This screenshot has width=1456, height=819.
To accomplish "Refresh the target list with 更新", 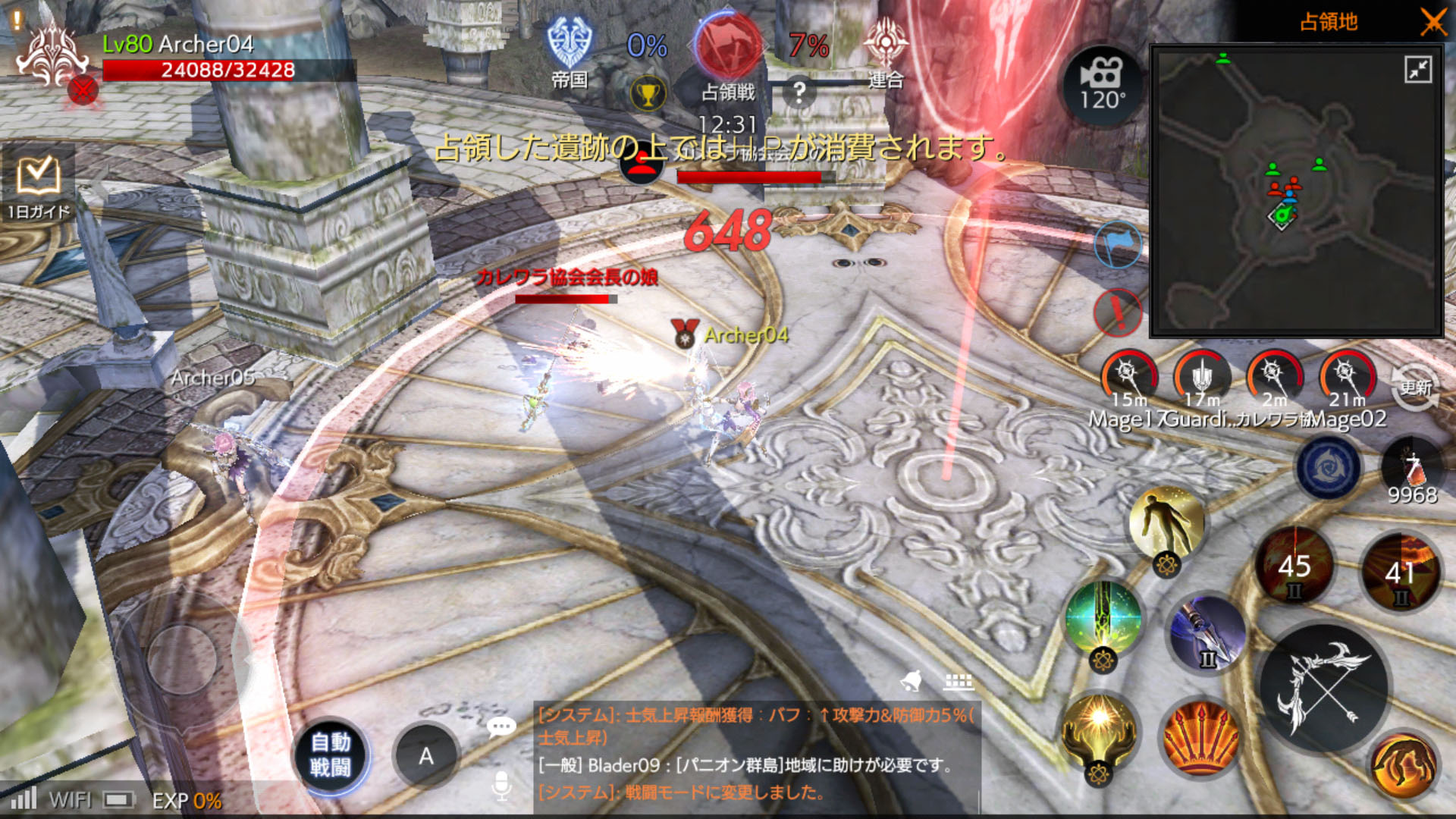I will [1415, 388].
